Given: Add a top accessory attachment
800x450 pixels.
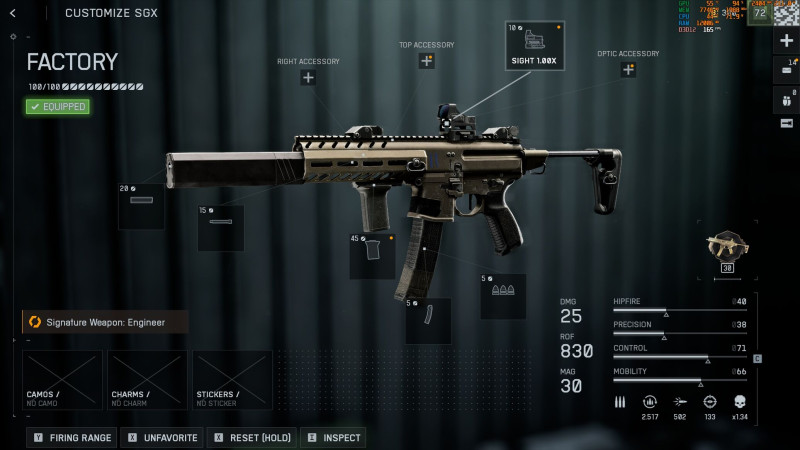Looking at the screenshot, I should (x=427, y=61).
